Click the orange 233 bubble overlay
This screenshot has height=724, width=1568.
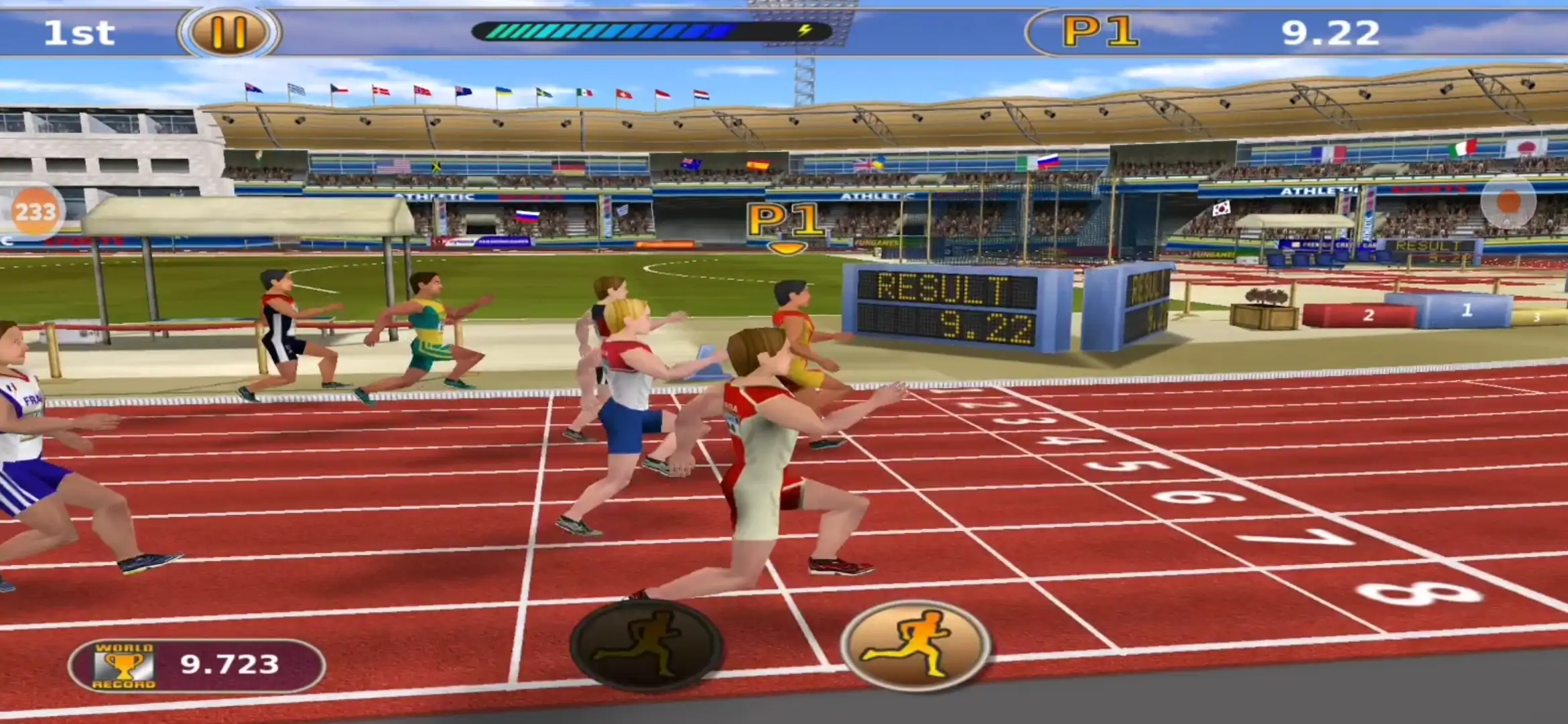[35, 213]
